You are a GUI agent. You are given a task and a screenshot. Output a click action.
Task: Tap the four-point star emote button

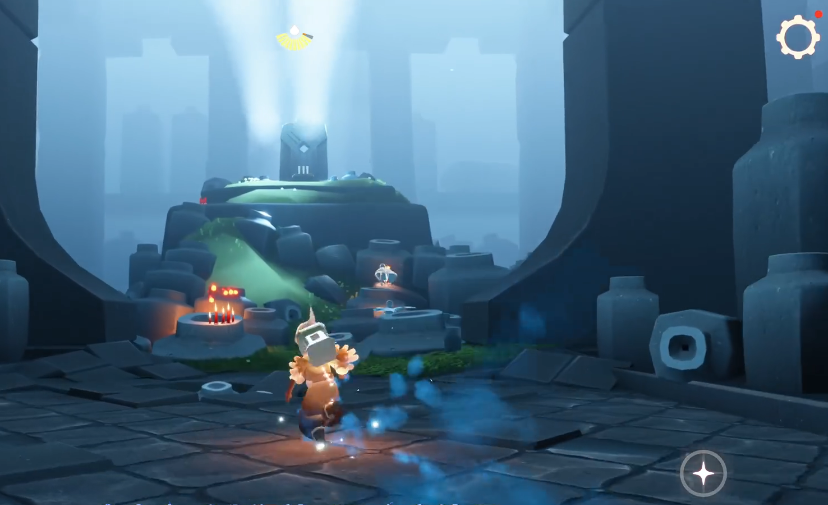(x=703, y=473)
